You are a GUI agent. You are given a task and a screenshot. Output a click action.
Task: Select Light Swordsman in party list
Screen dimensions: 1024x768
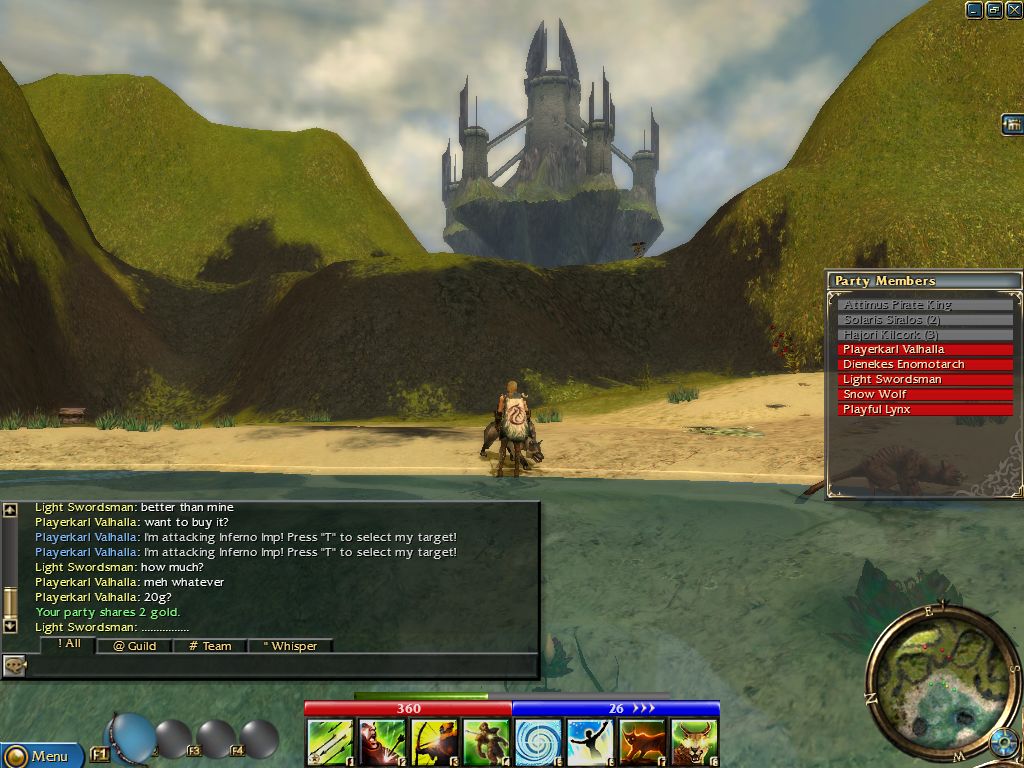pyautogui.click(x=925, y=380)
